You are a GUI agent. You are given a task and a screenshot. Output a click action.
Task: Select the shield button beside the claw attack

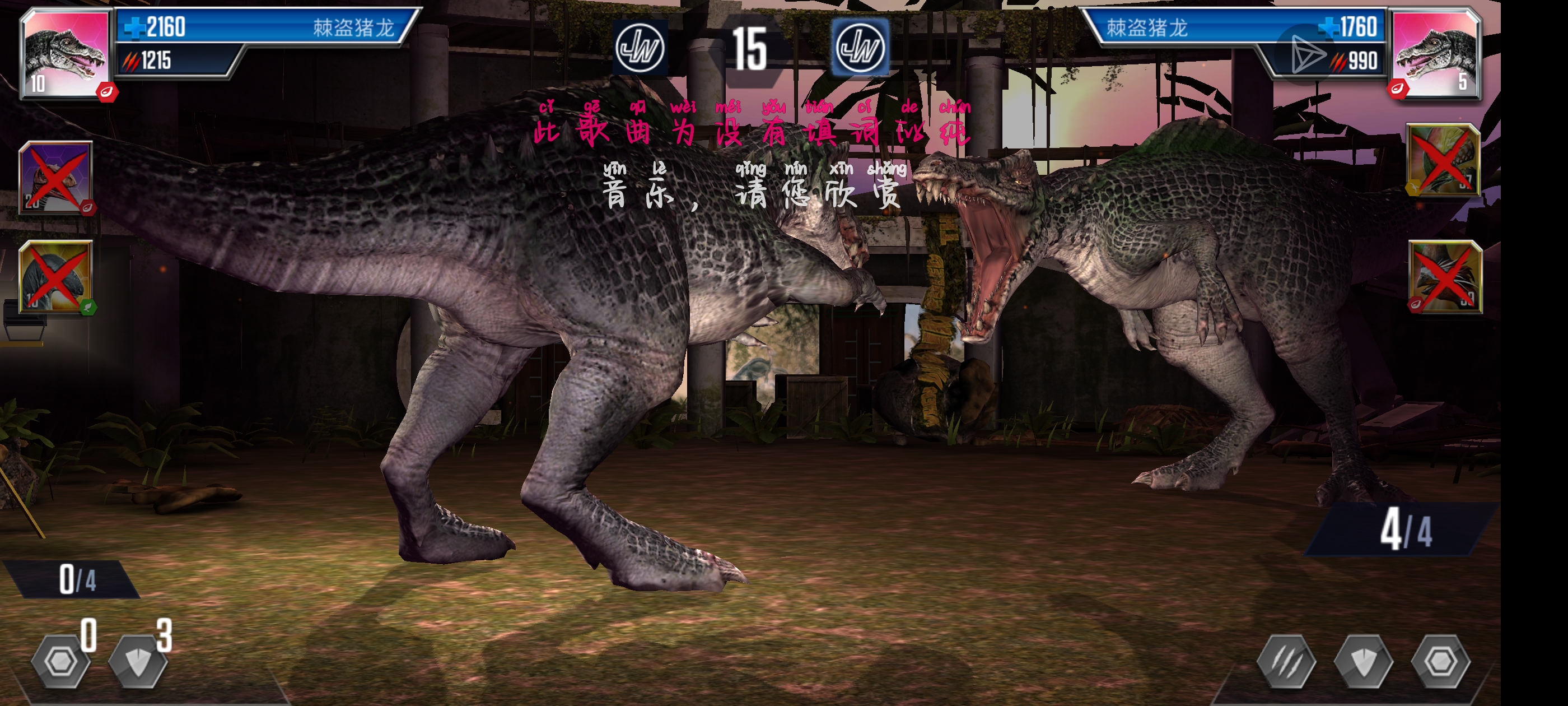[1364, 662]
